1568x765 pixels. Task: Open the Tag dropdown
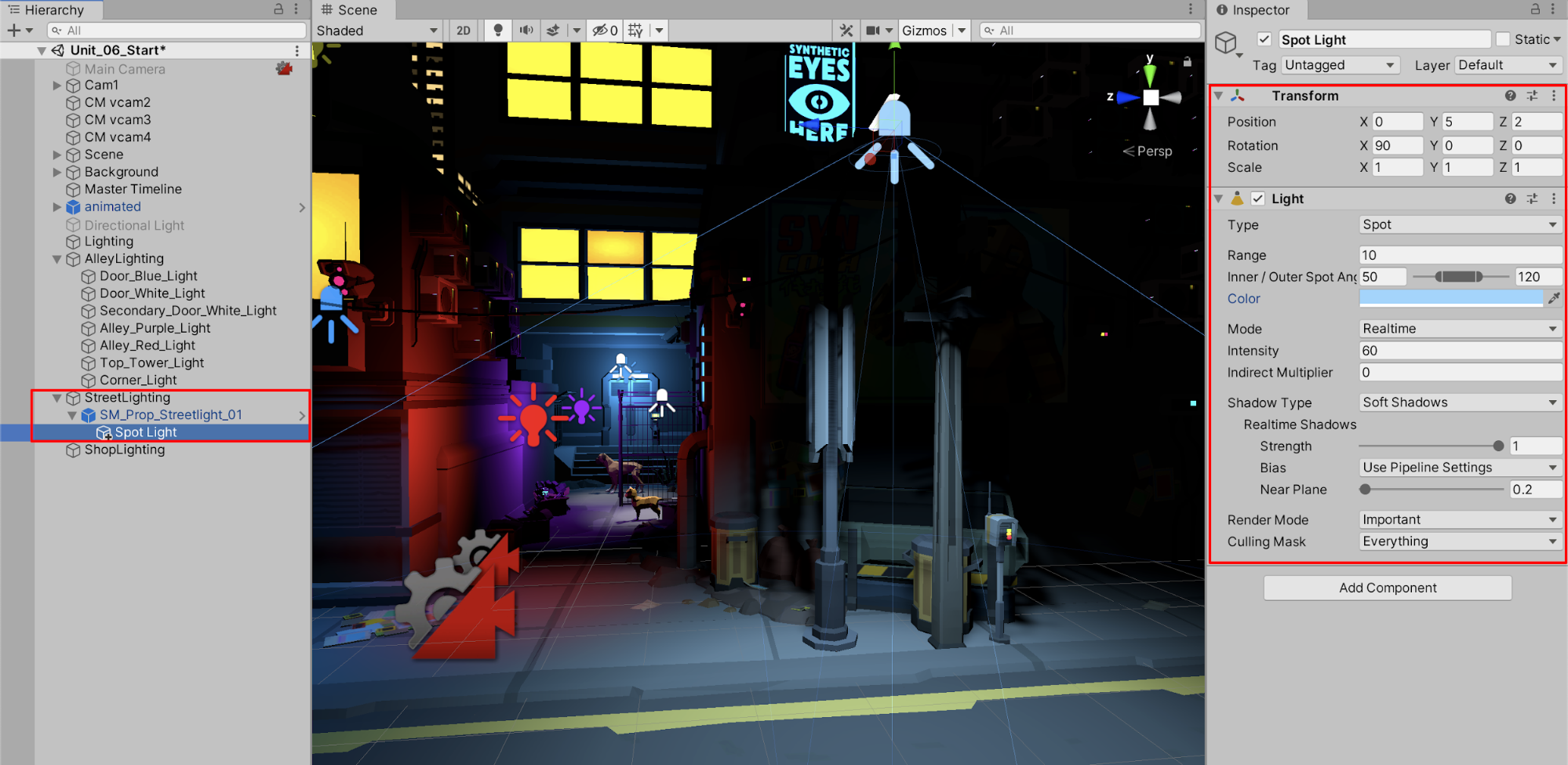pyautogui.click(x=1340, y=65)
